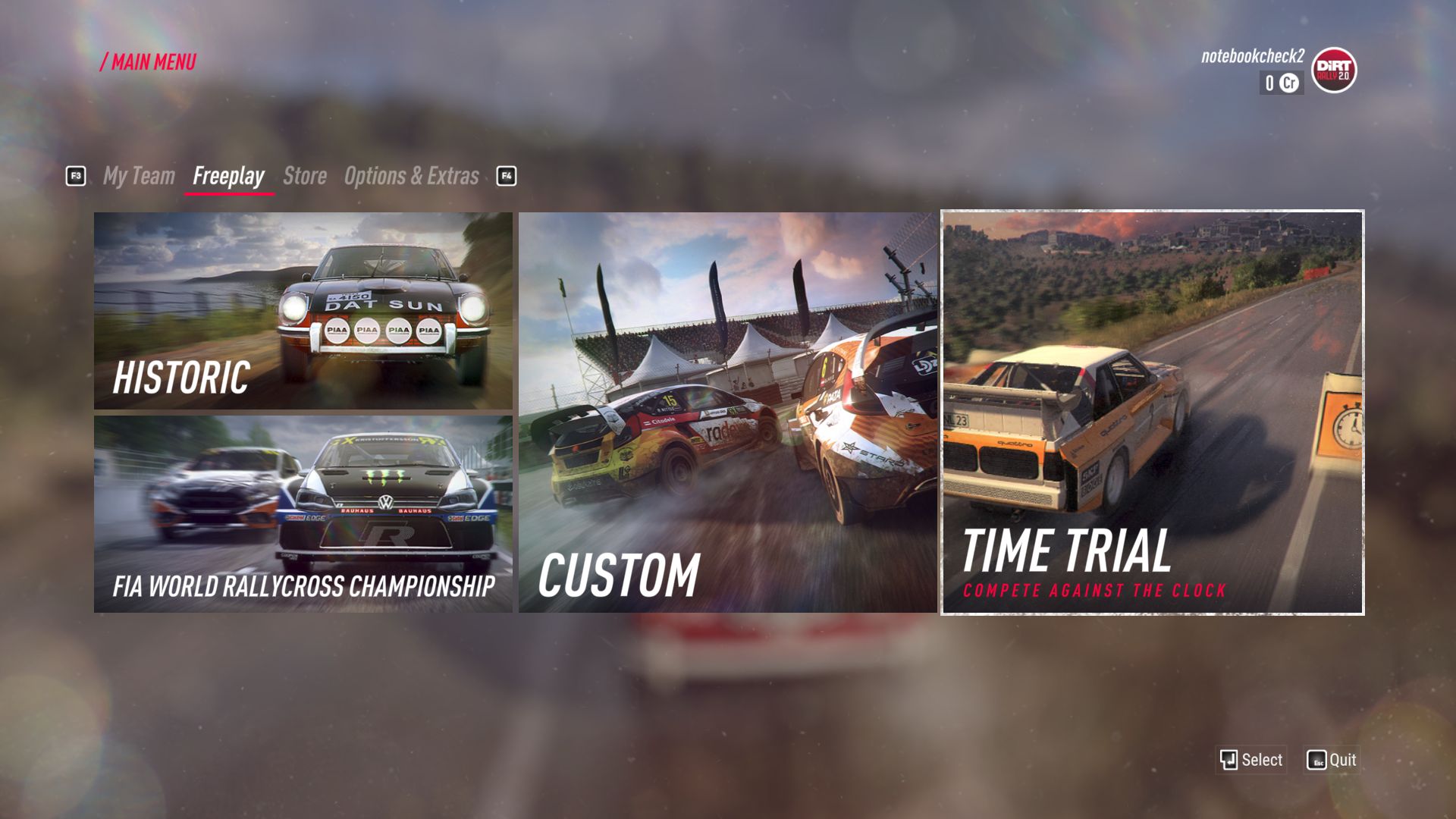Click the Select button
Image resolution: width=1456 pixels, height=819 pixels.
[x=1251, y=760]
